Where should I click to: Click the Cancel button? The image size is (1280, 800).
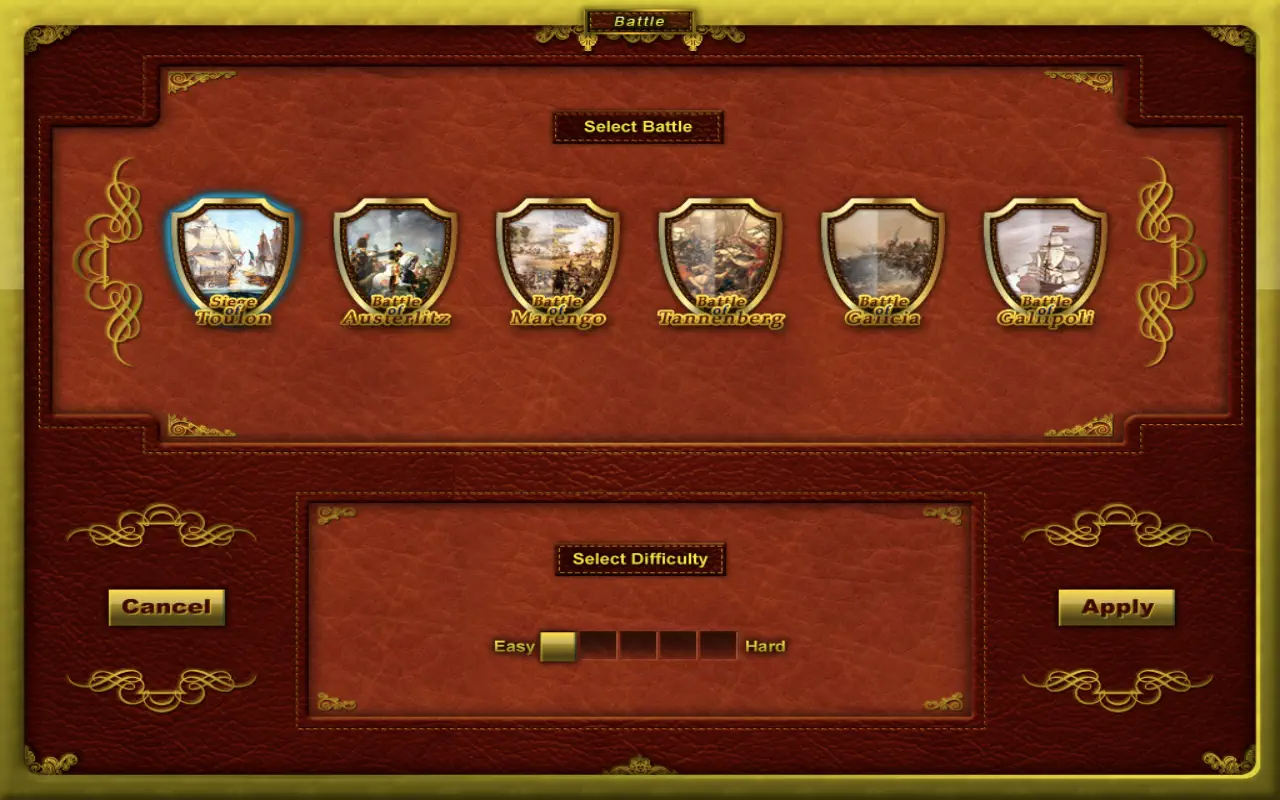[x=166, y=607]
